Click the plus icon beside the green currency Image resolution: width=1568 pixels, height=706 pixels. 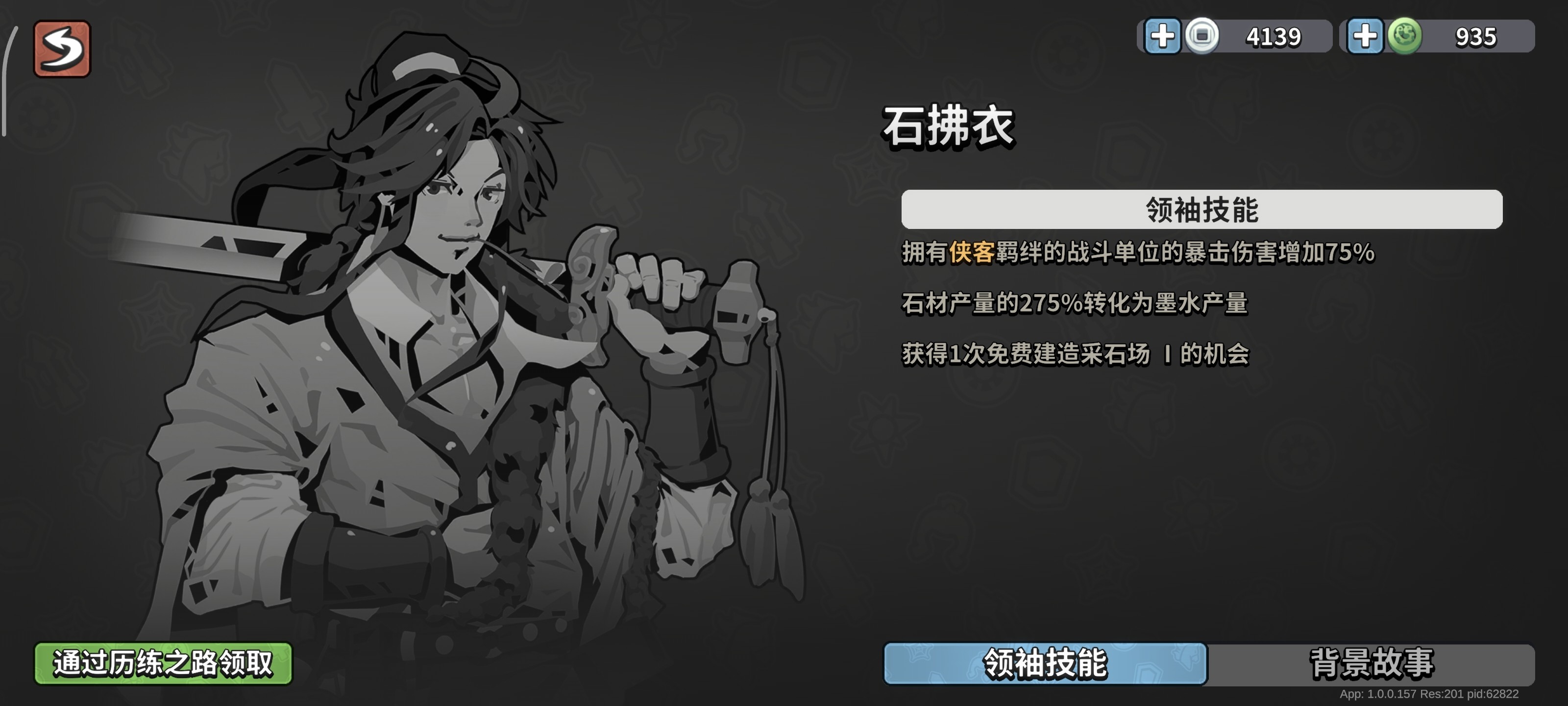pos(1365,37)
